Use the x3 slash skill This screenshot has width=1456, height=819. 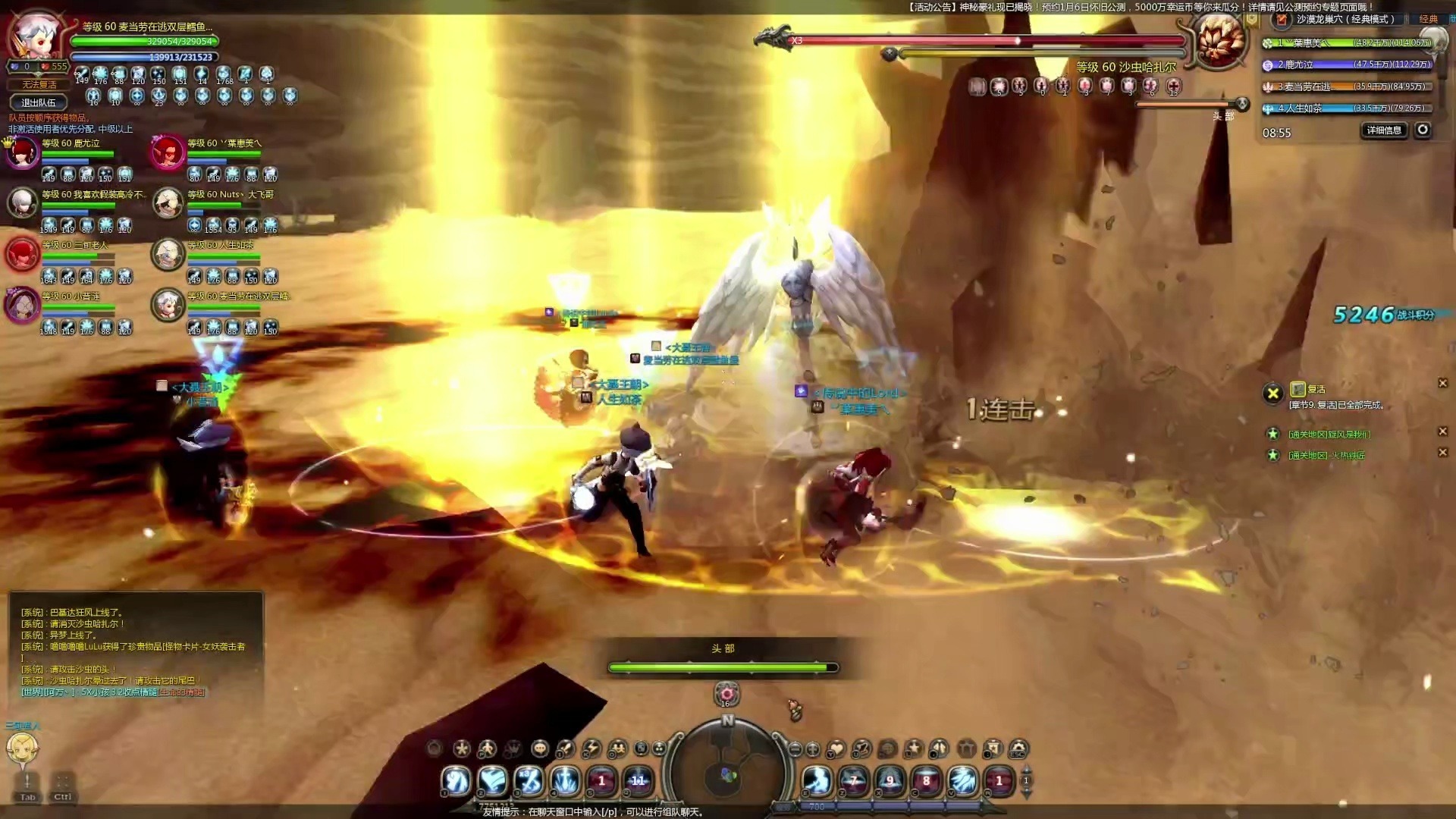click(529, 780)
